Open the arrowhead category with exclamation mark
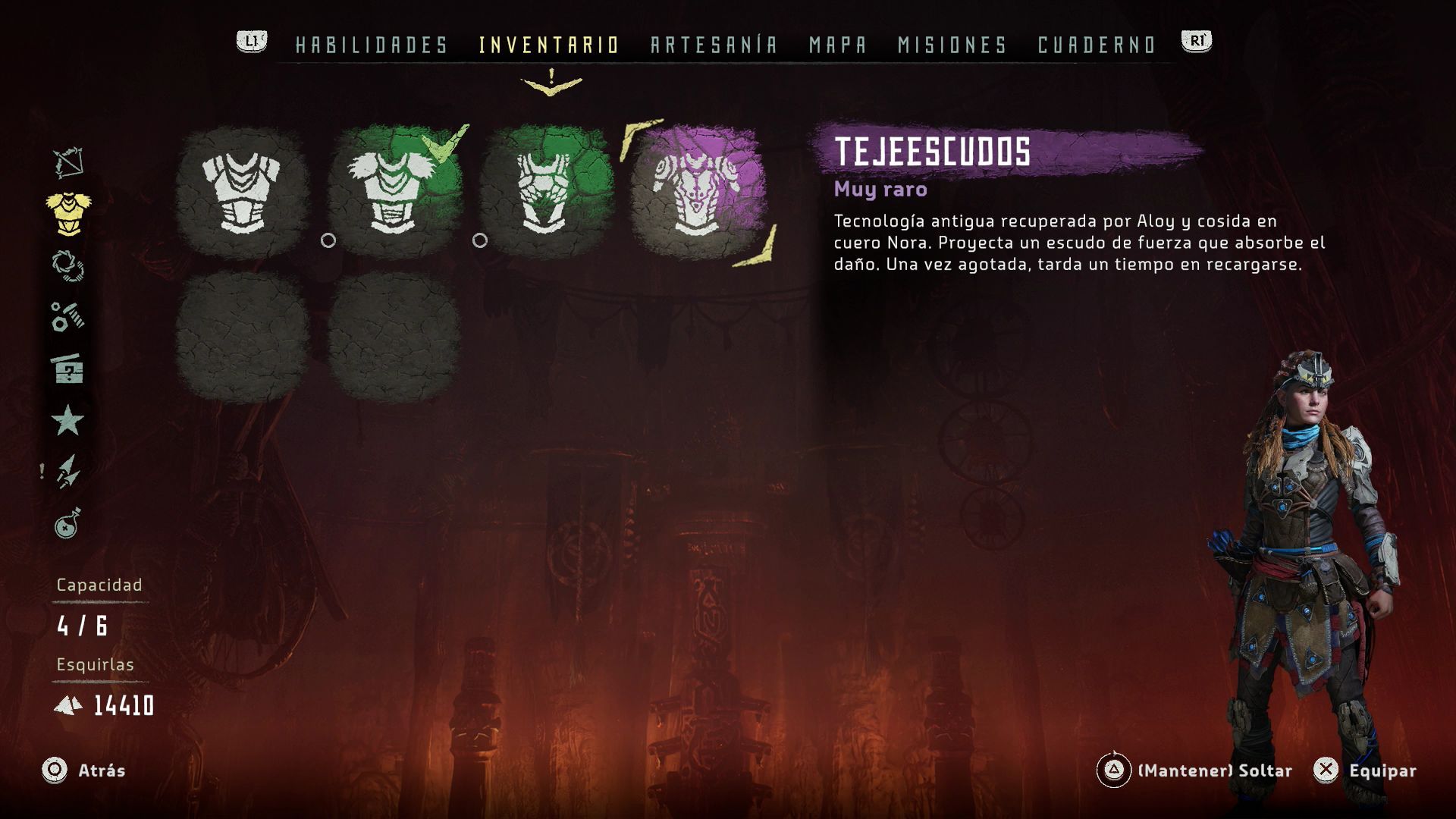Viewport: 1456px width, 819px height. point(68,472)
